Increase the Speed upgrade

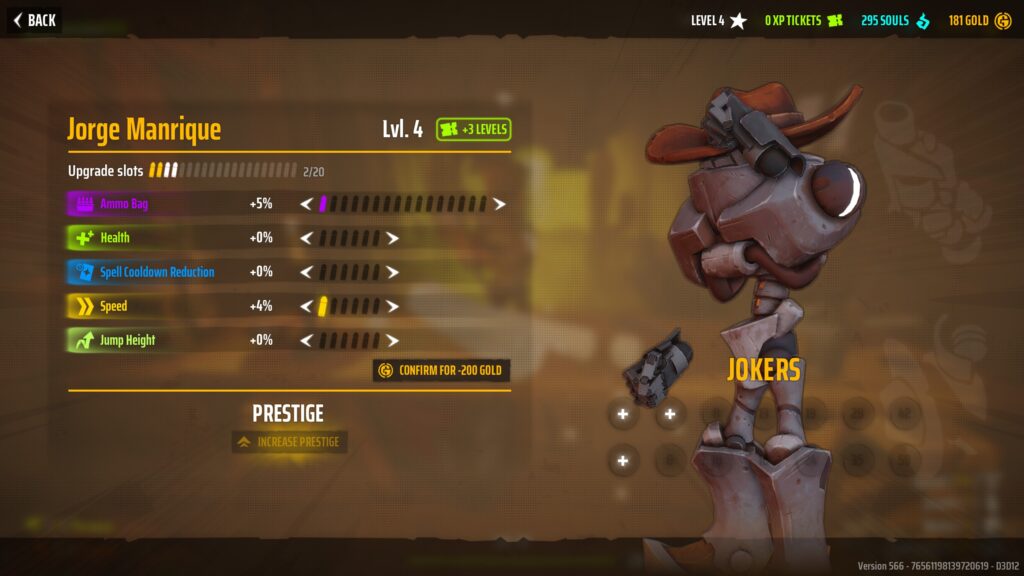[x=393, y=306]
